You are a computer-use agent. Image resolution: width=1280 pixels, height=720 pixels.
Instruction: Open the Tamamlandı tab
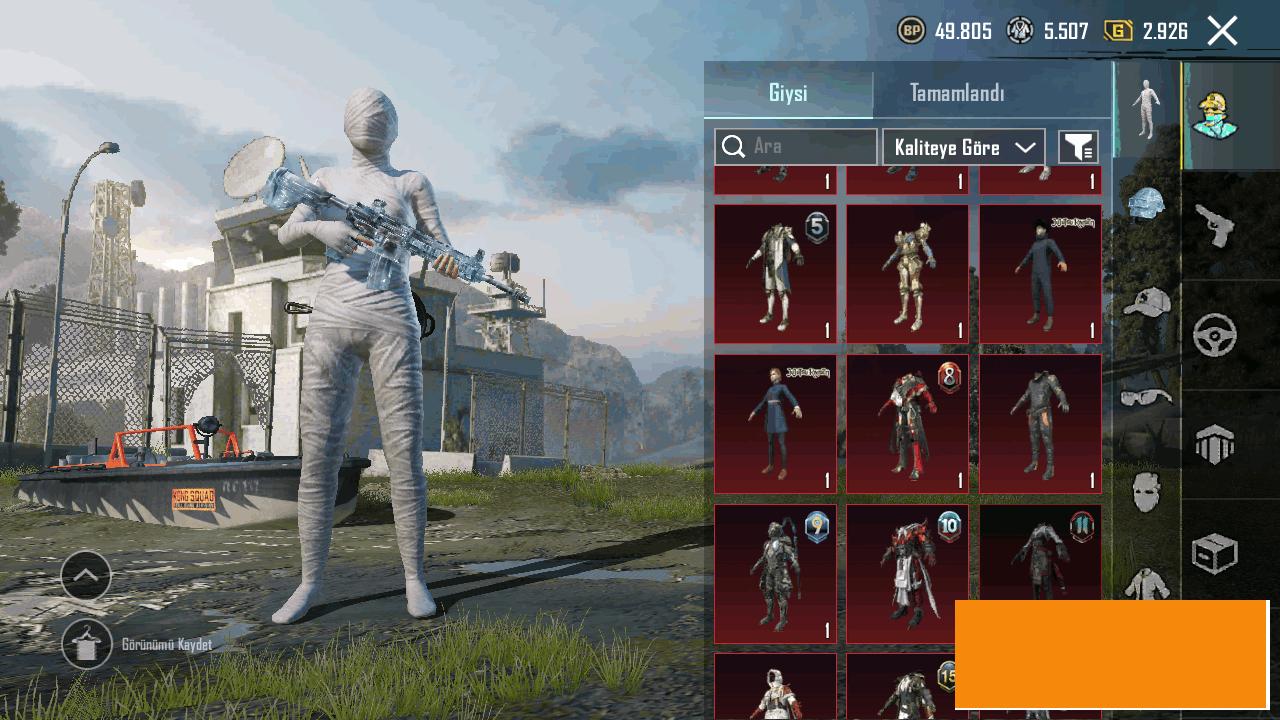(957, 93)
